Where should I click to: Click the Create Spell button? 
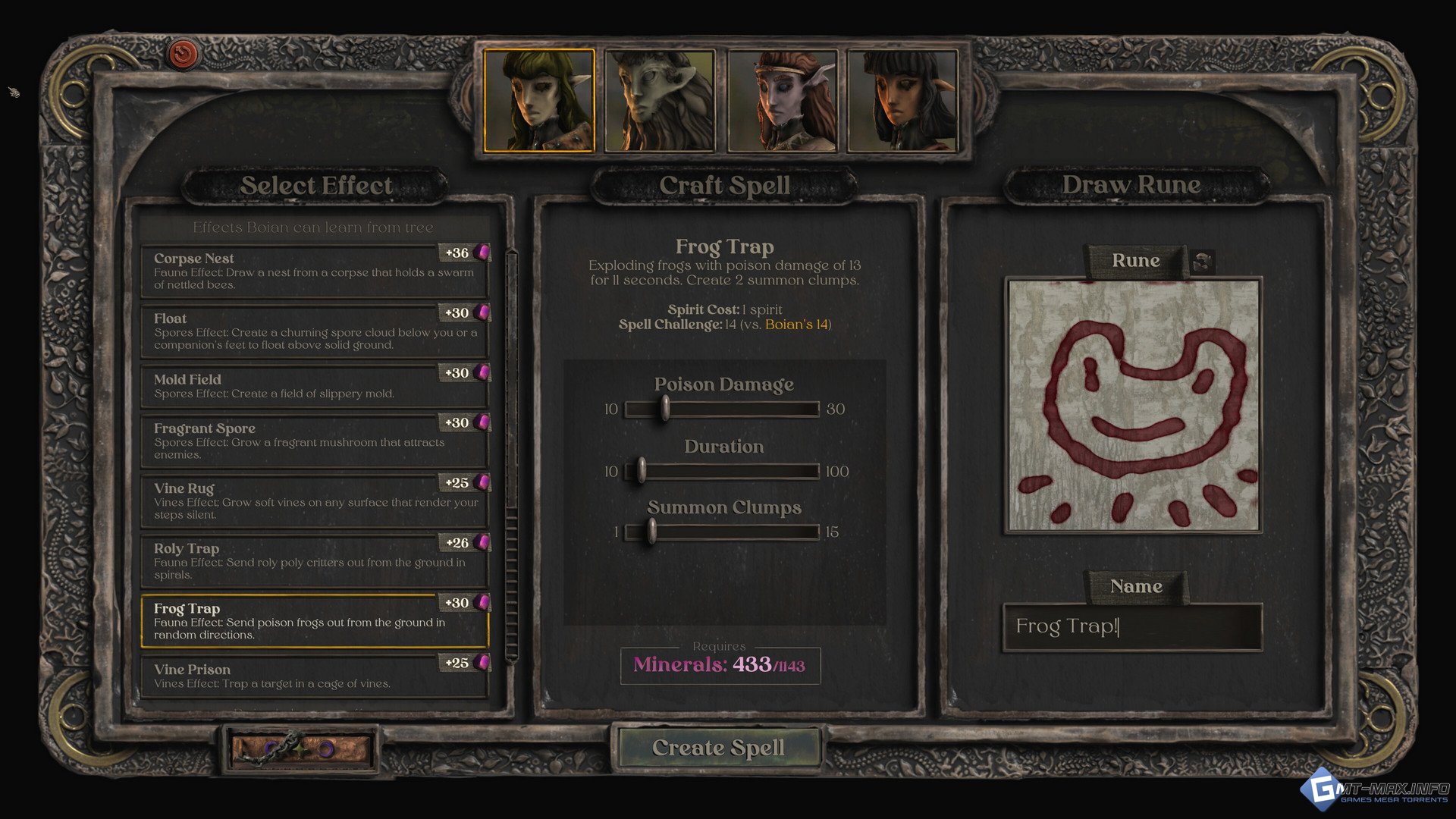pyautogui.click(x=717, y=748)
